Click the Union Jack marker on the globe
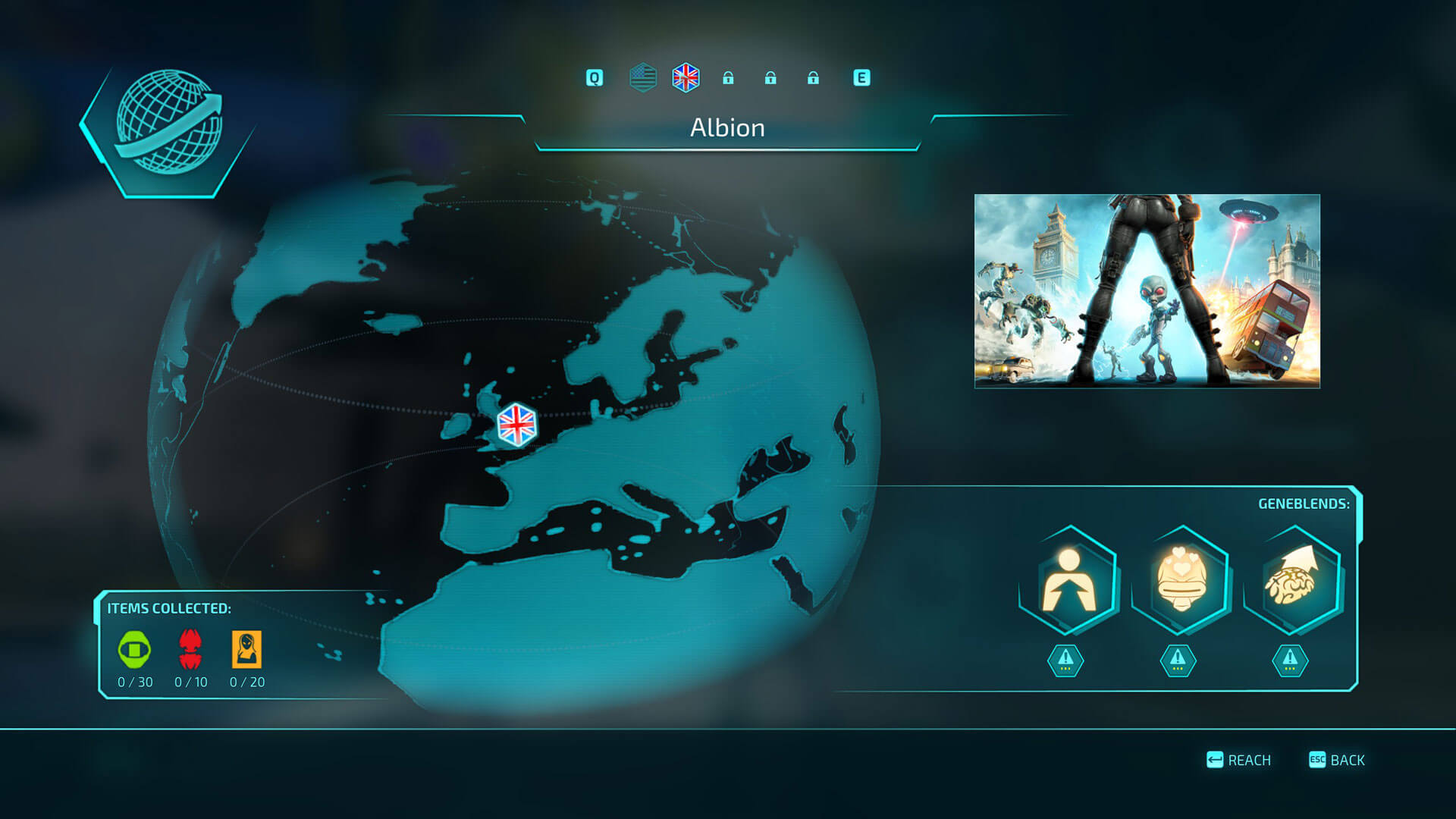Viewport: 1456px width, 819px height. tap(516, 425)
